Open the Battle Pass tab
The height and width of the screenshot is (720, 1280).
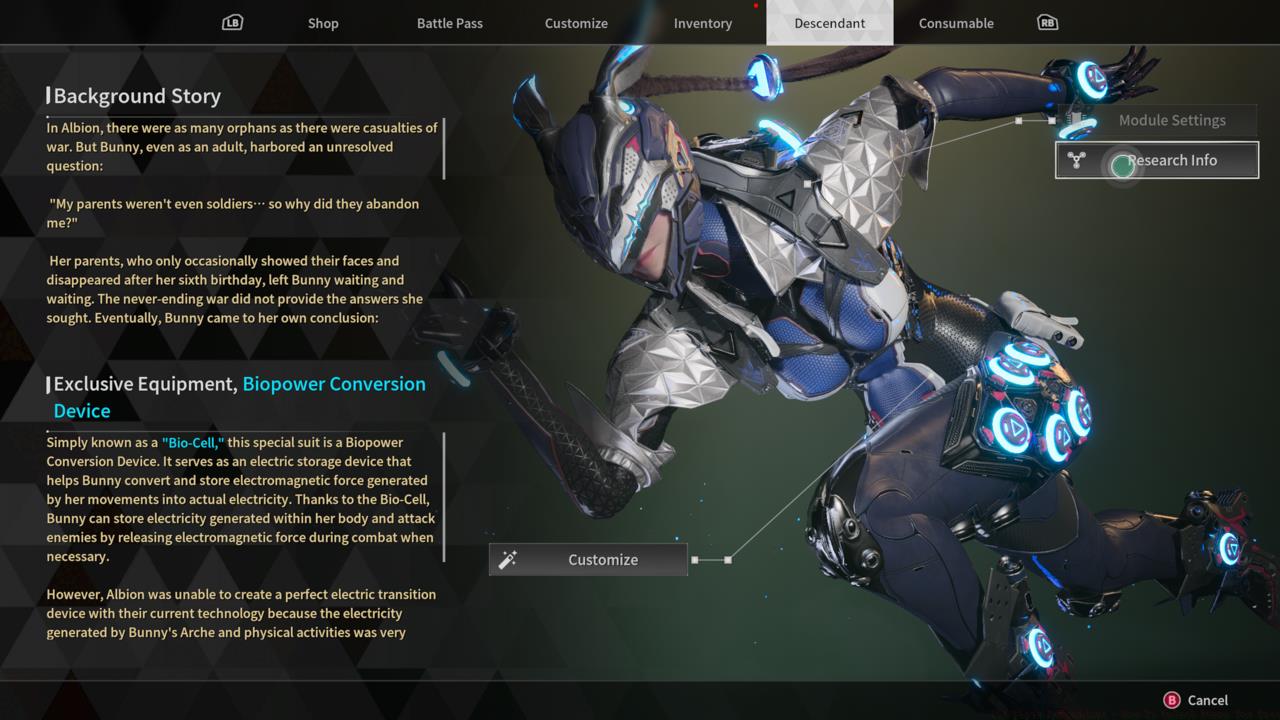[450, 23]
